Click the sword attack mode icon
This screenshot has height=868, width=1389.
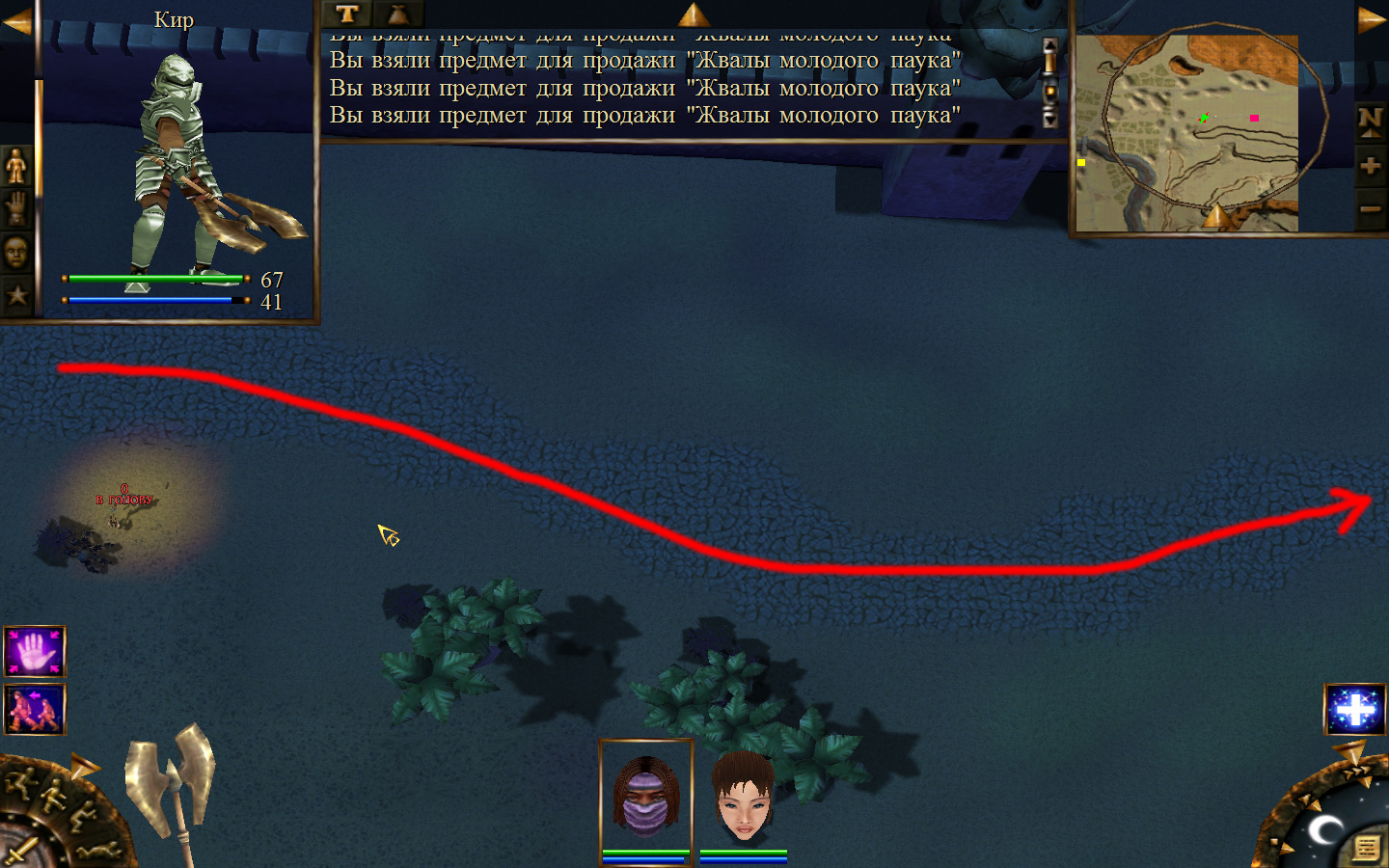point(19,851)
